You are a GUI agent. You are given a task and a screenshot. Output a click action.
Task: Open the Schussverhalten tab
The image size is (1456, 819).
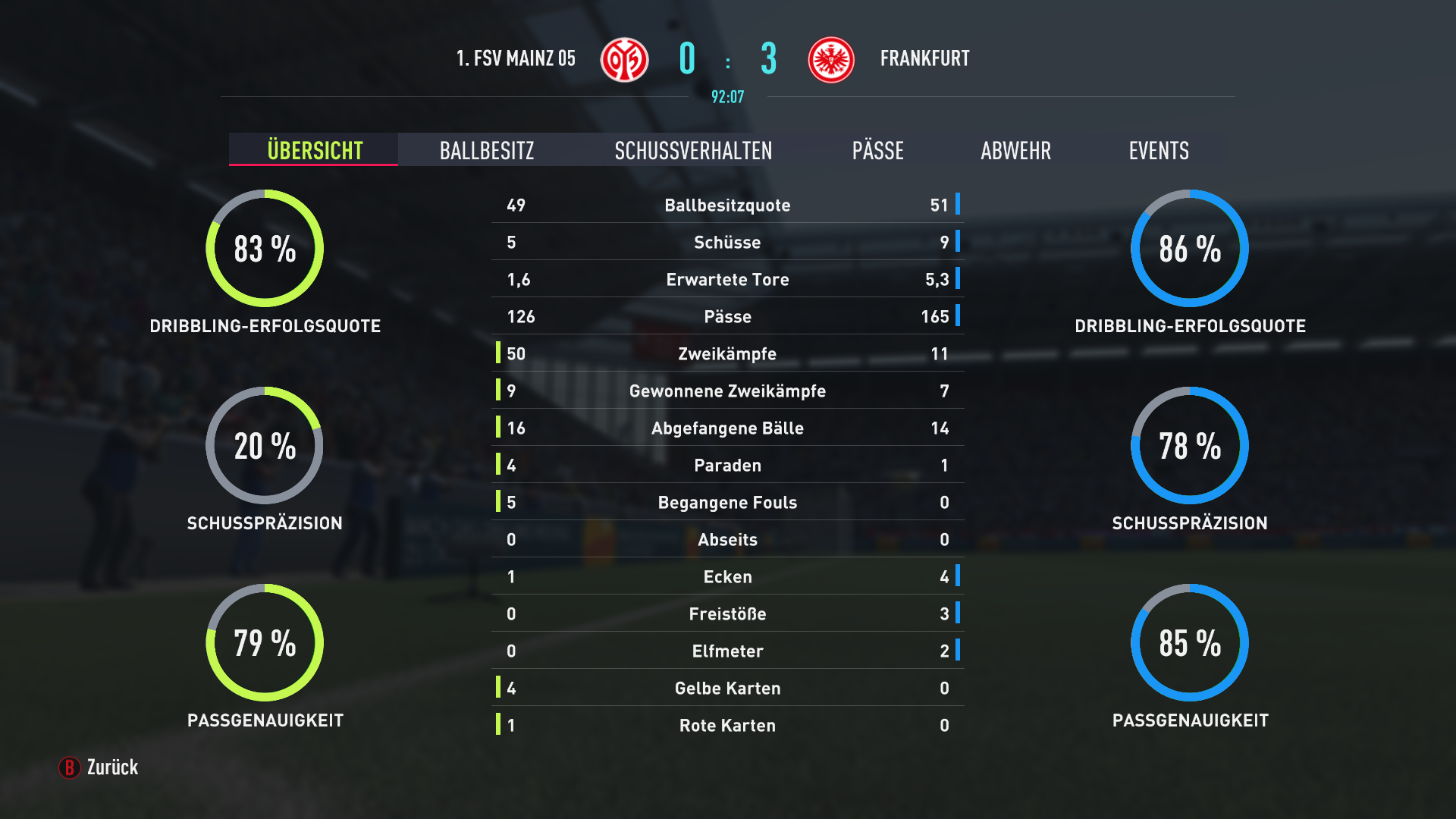click(693, 150)
